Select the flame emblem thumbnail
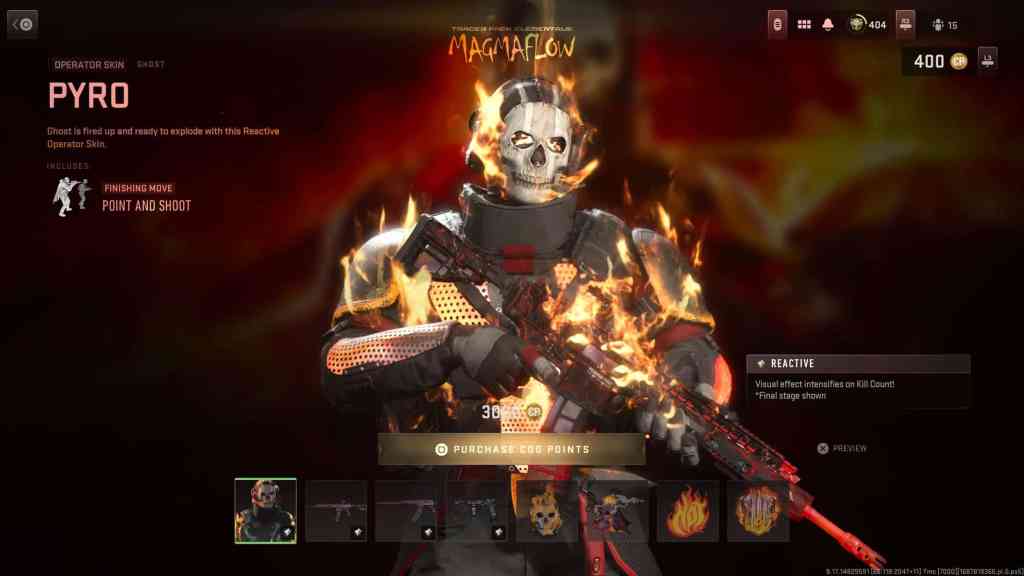 click(x=687, y=510)
